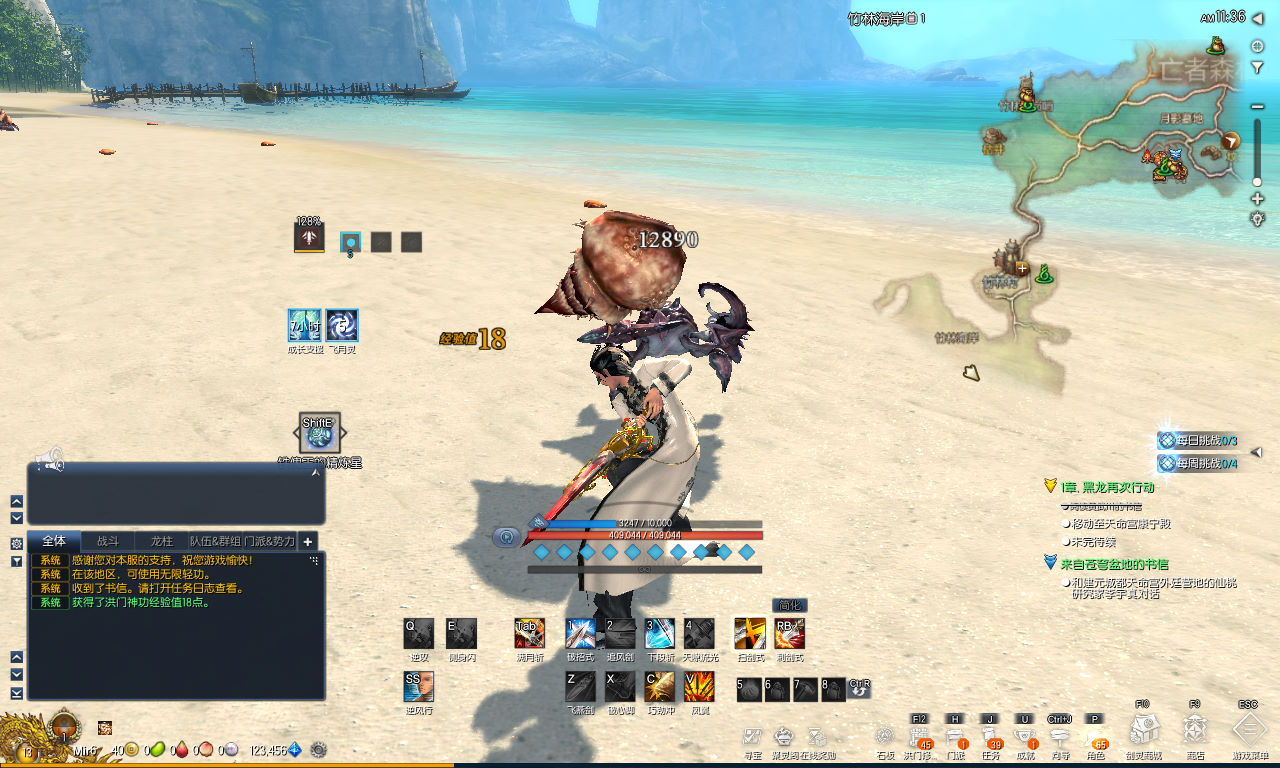
Task: Open the 游戏菜单 game menu
Action: [1249, 730]
